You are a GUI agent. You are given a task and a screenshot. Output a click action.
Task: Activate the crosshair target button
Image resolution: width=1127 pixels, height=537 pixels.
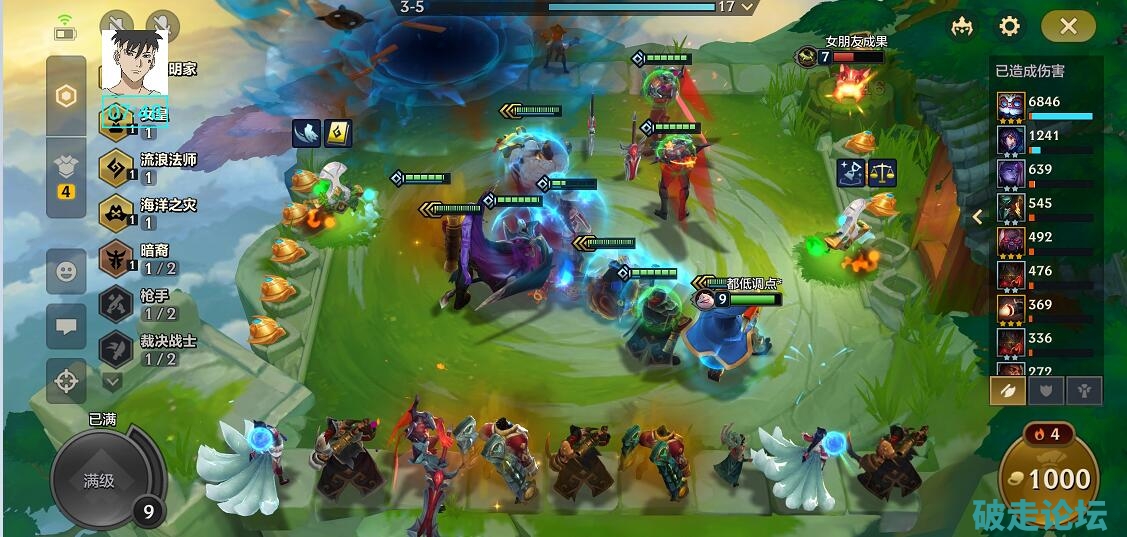[x=66, y=380]
